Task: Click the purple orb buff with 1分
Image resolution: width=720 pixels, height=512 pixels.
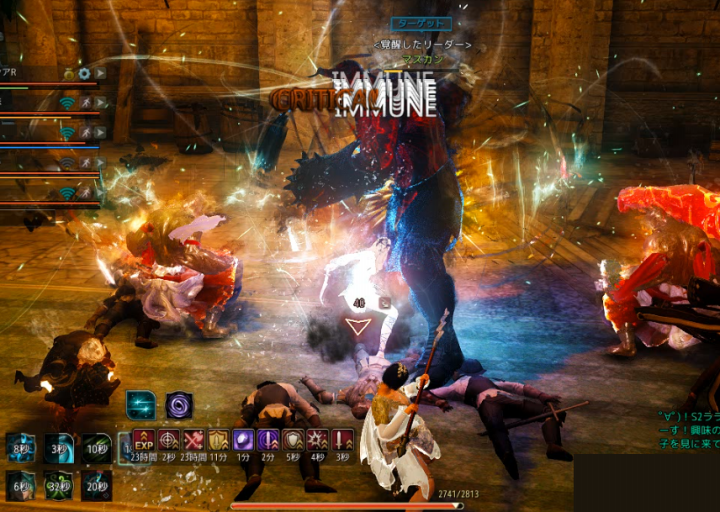Action: (243, 439)
